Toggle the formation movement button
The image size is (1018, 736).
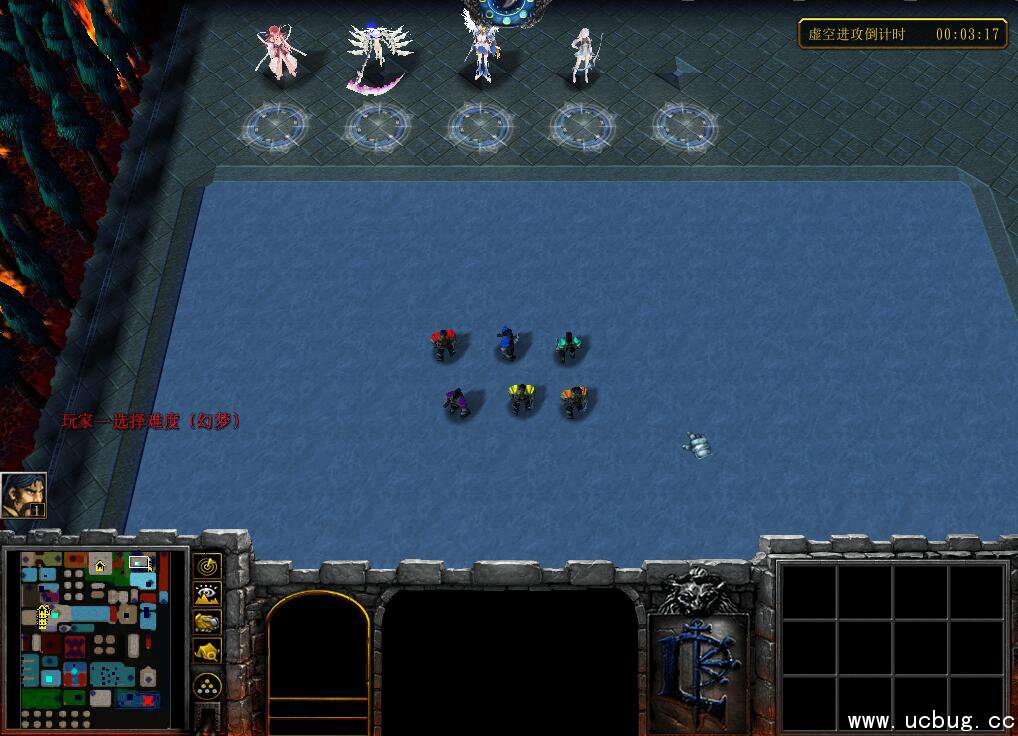pyautogui.click(x=207, y=686)
